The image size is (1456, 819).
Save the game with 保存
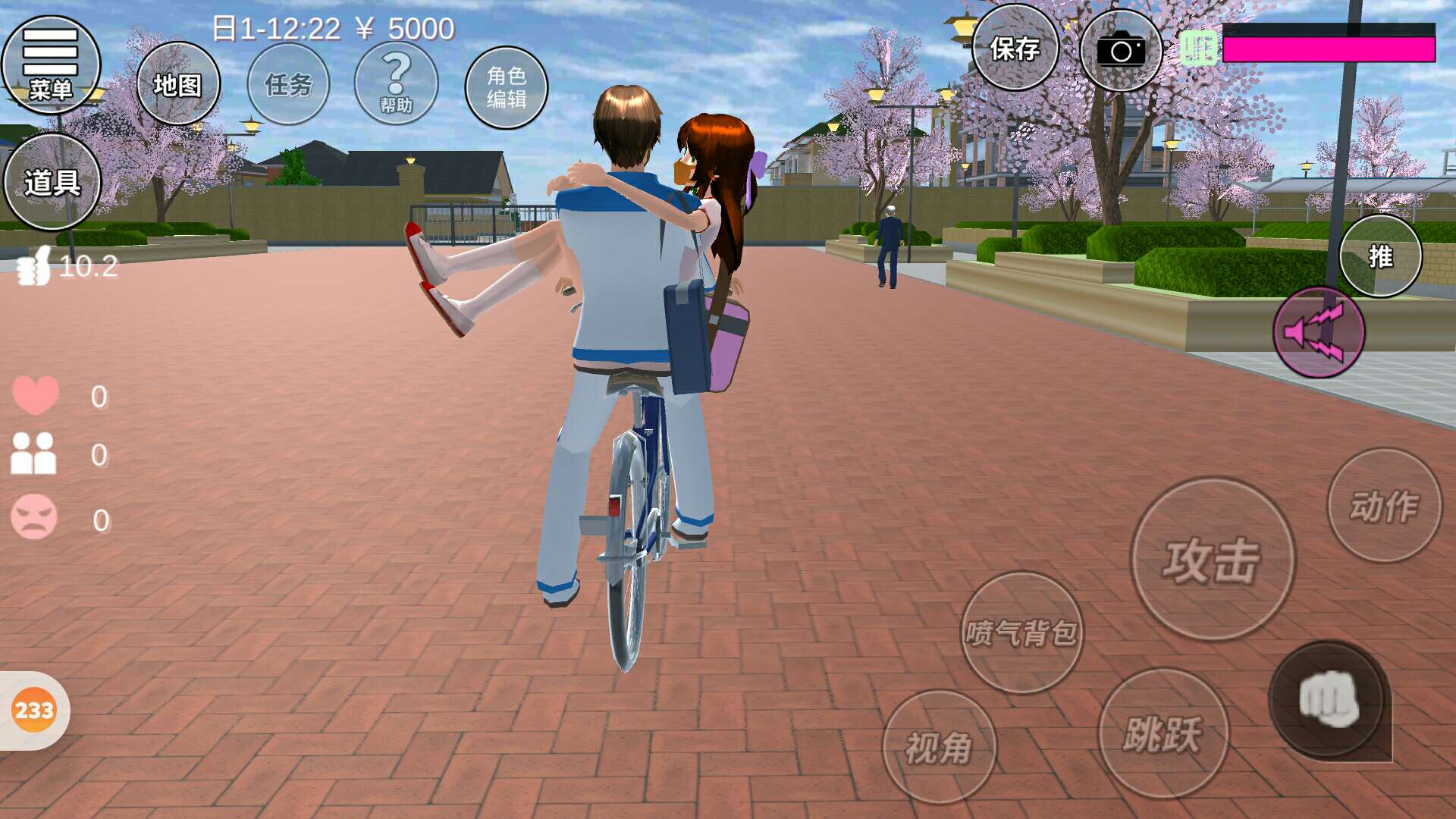point(1015,49)
